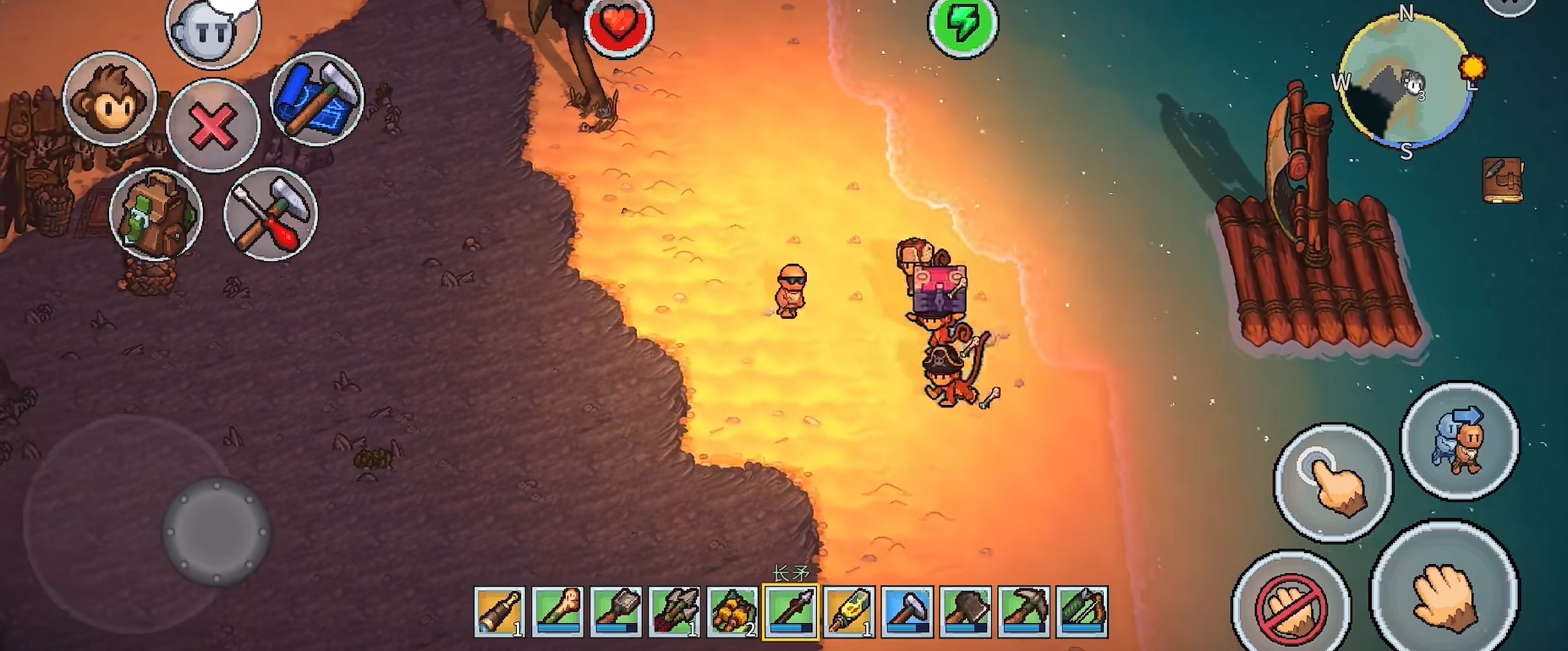Select the fruit food hotbar slot

(x=732, y=611)
